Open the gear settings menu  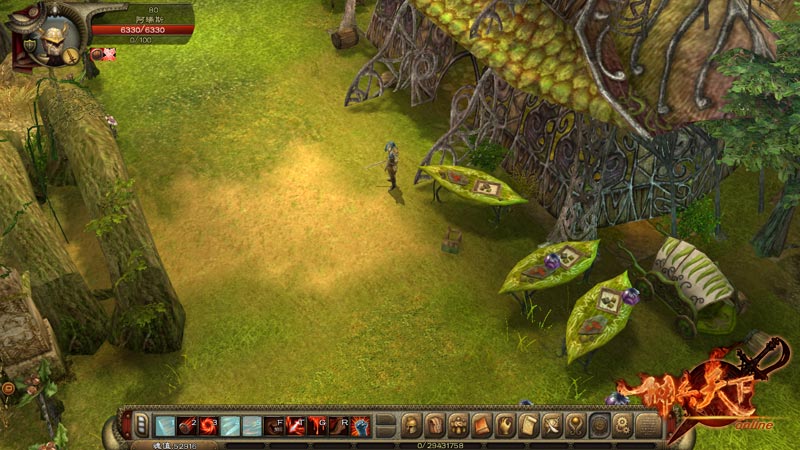coord(623,424)
